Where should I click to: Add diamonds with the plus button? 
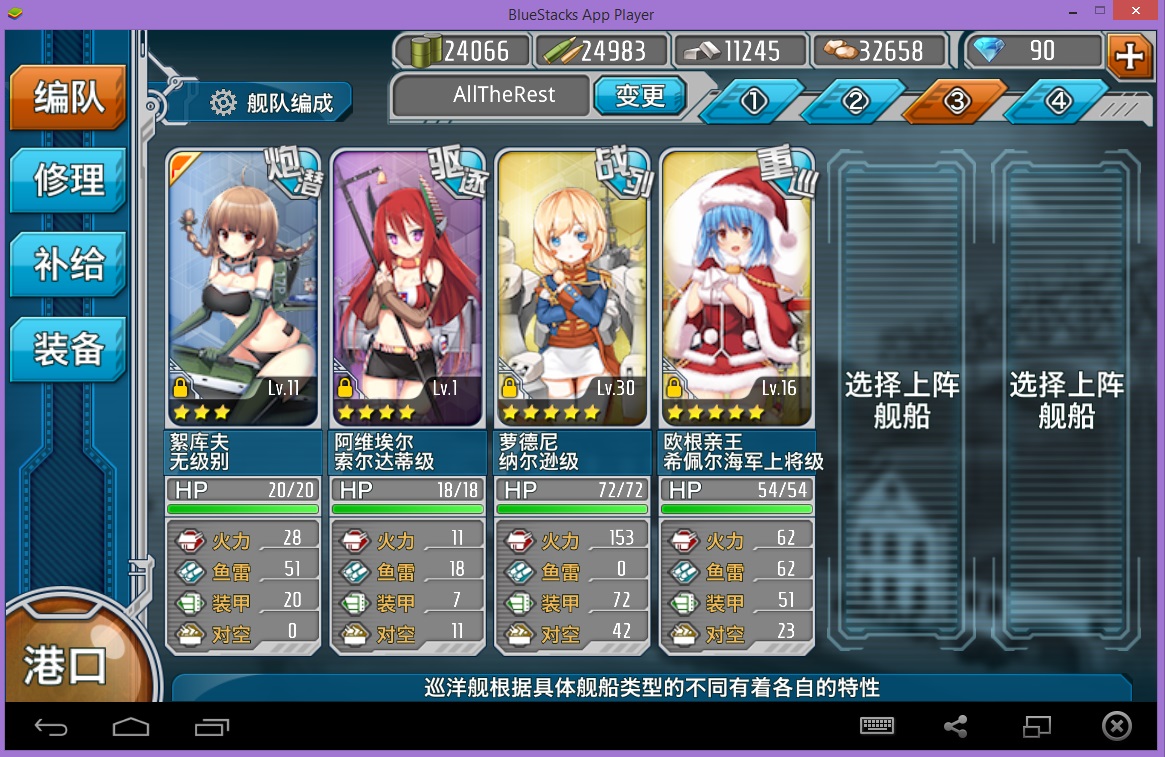tap(1130, 55)
